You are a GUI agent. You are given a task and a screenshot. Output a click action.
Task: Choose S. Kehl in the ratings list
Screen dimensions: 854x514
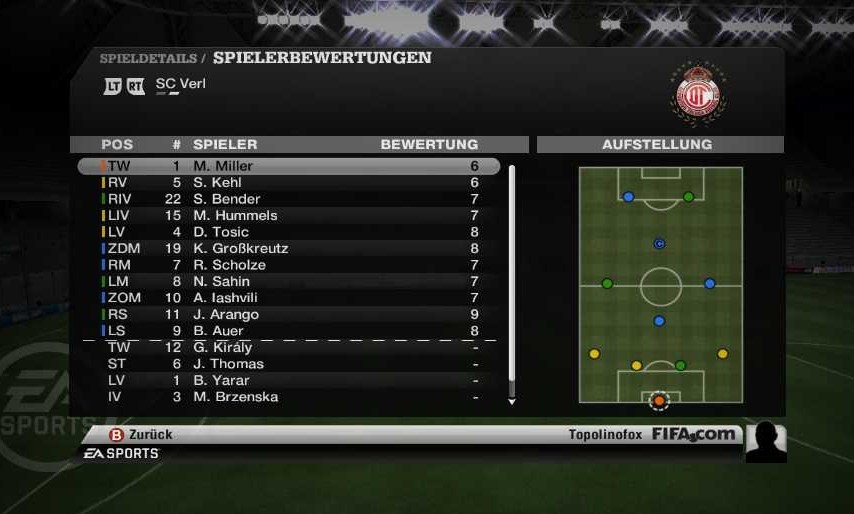click(288, 183)
